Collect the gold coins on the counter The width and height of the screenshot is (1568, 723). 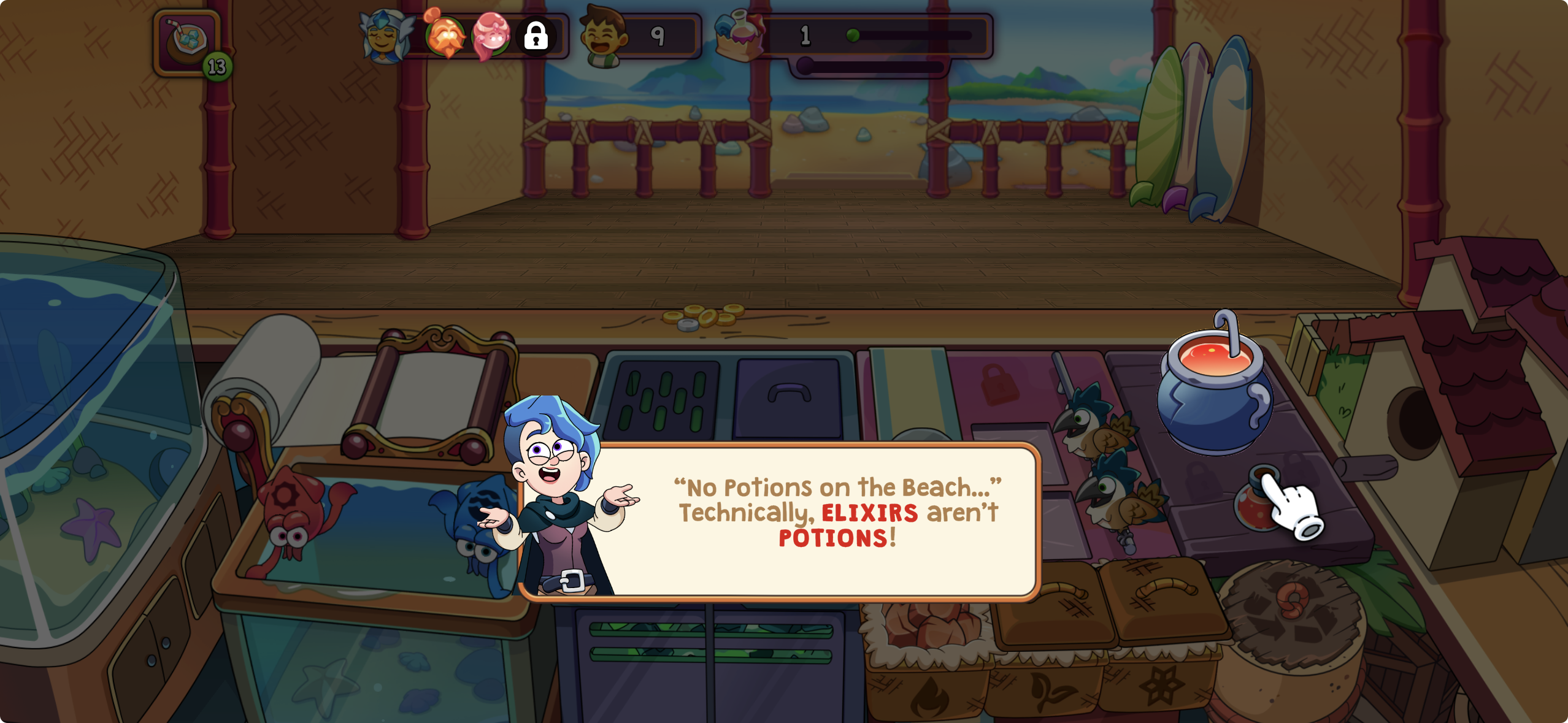point(704,317)
